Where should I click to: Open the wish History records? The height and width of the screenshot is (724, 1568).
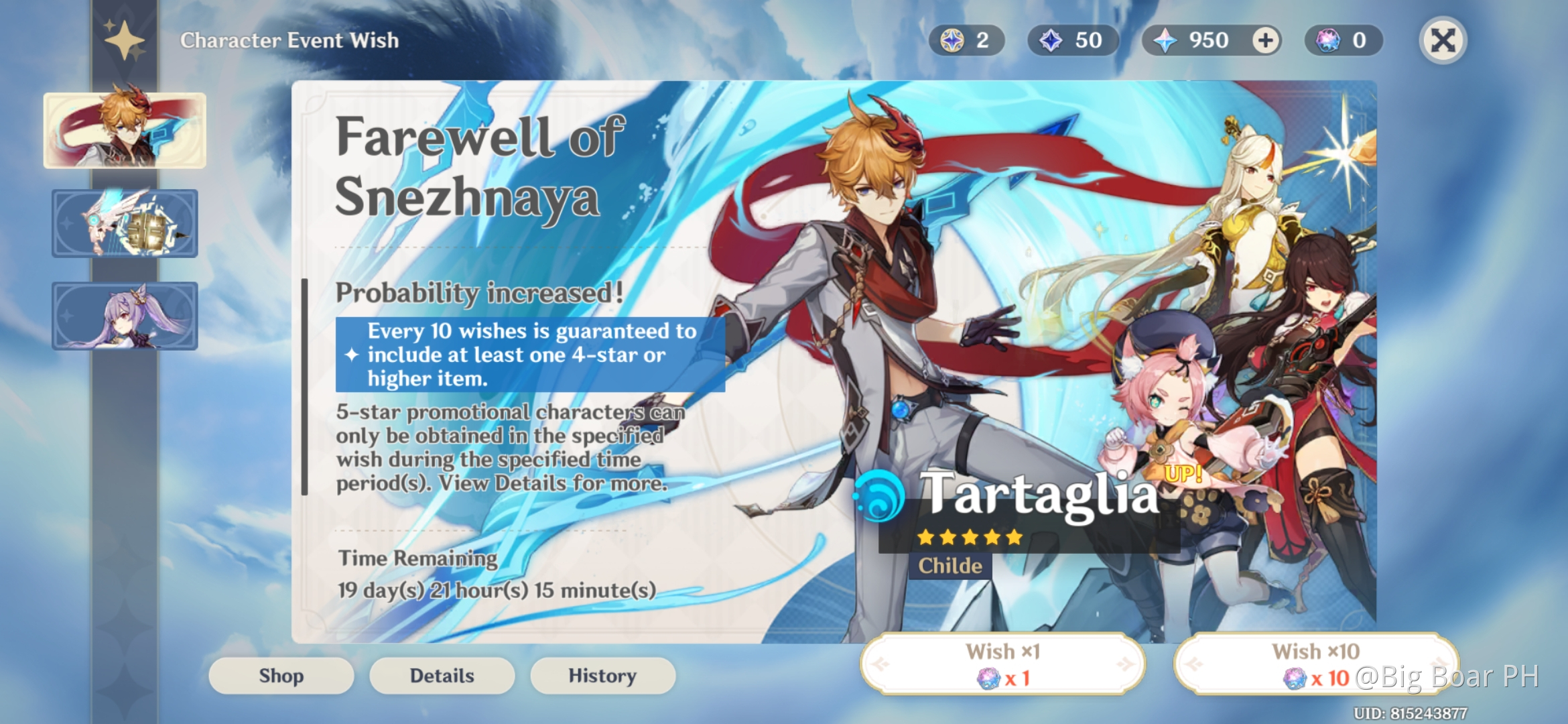[602, 676]
